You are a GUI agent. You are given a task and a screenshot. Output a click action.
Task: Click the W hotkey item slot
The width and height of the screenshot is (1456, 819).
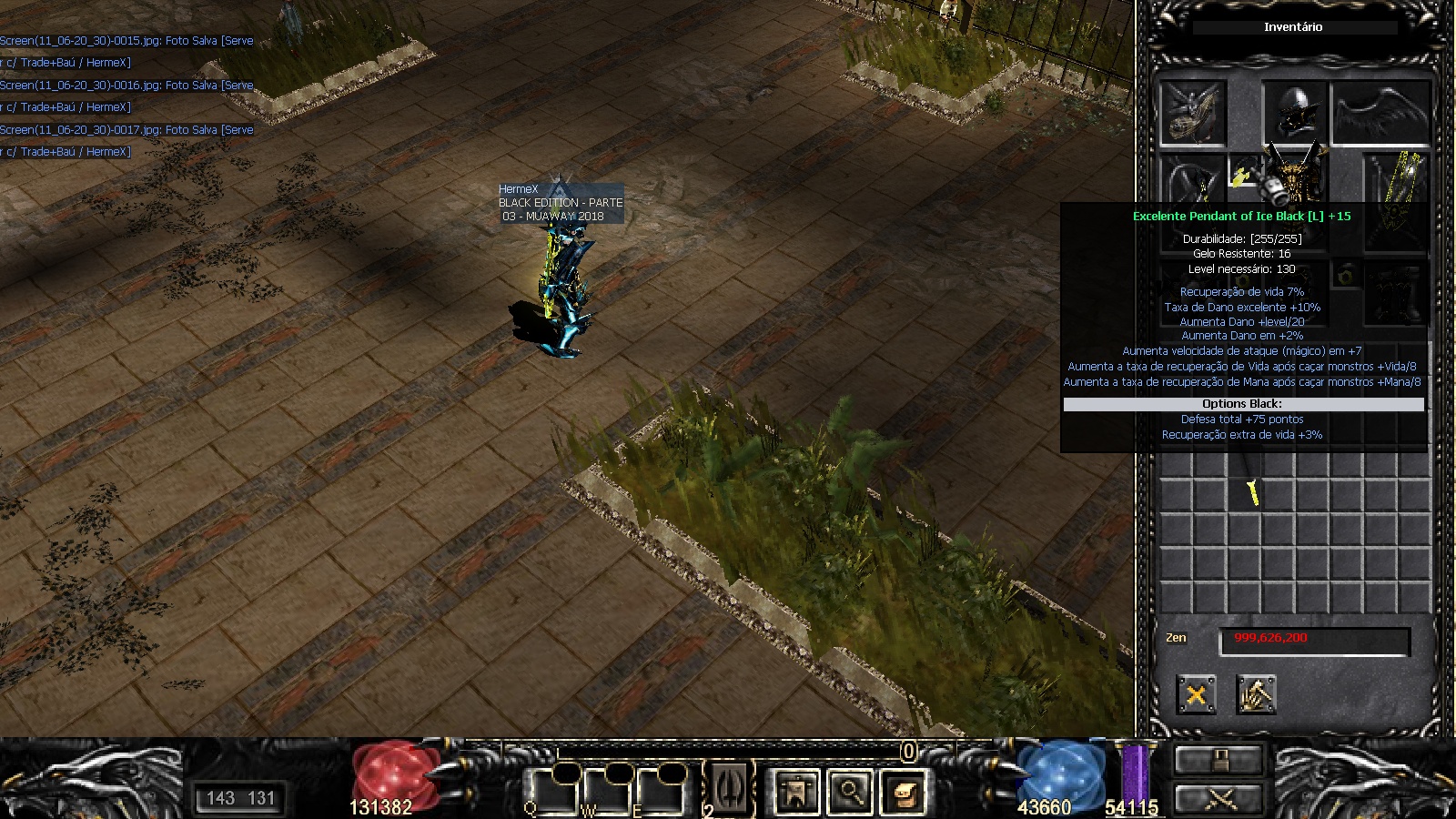click(609, 790)
